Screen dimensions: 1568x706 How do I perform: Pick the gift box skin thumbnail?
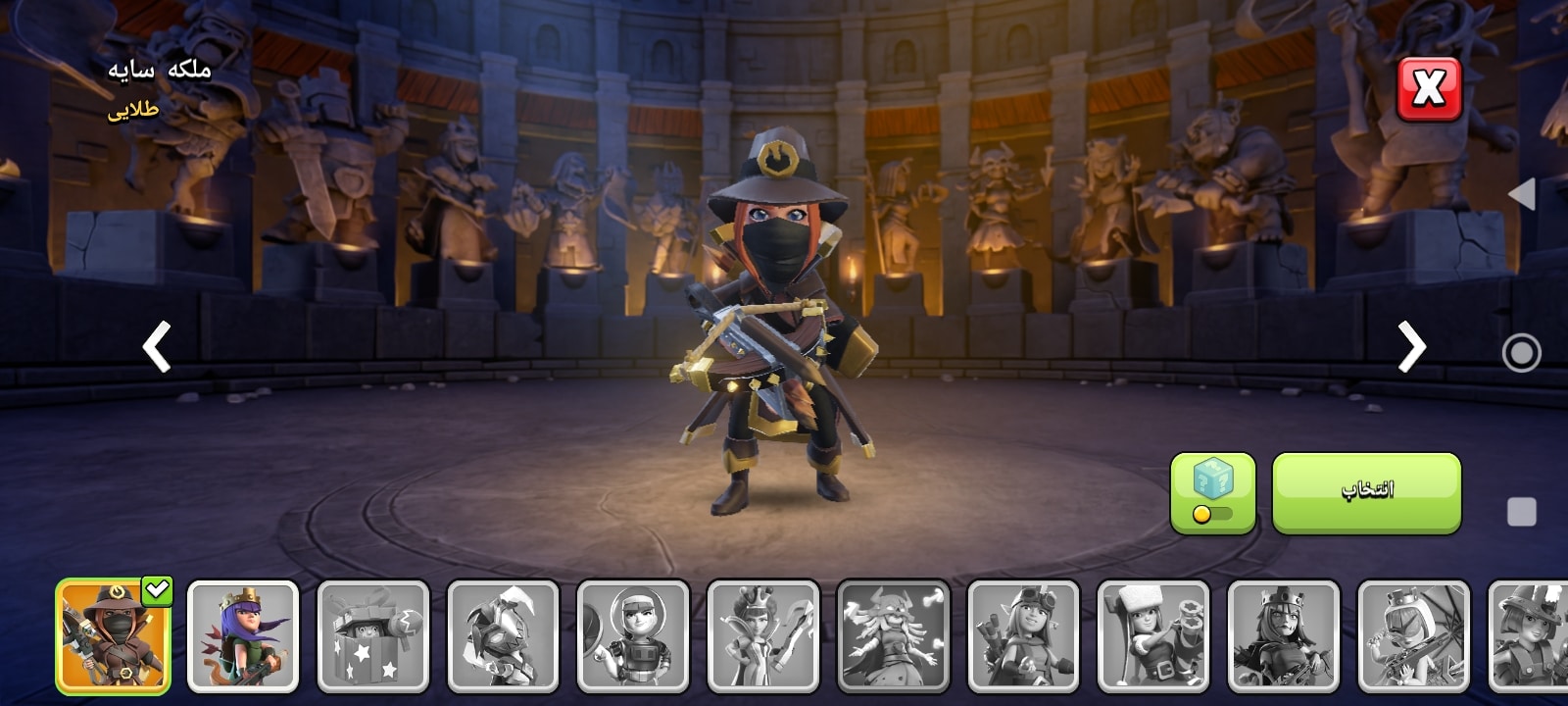373,636
